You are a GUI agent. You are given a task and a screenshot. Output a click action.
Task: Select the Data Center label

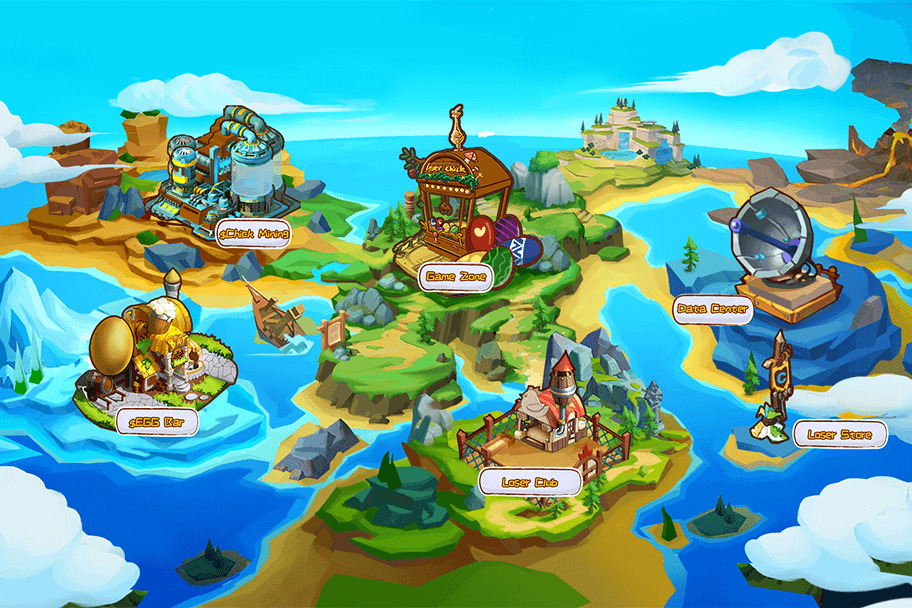pos(712,309)
